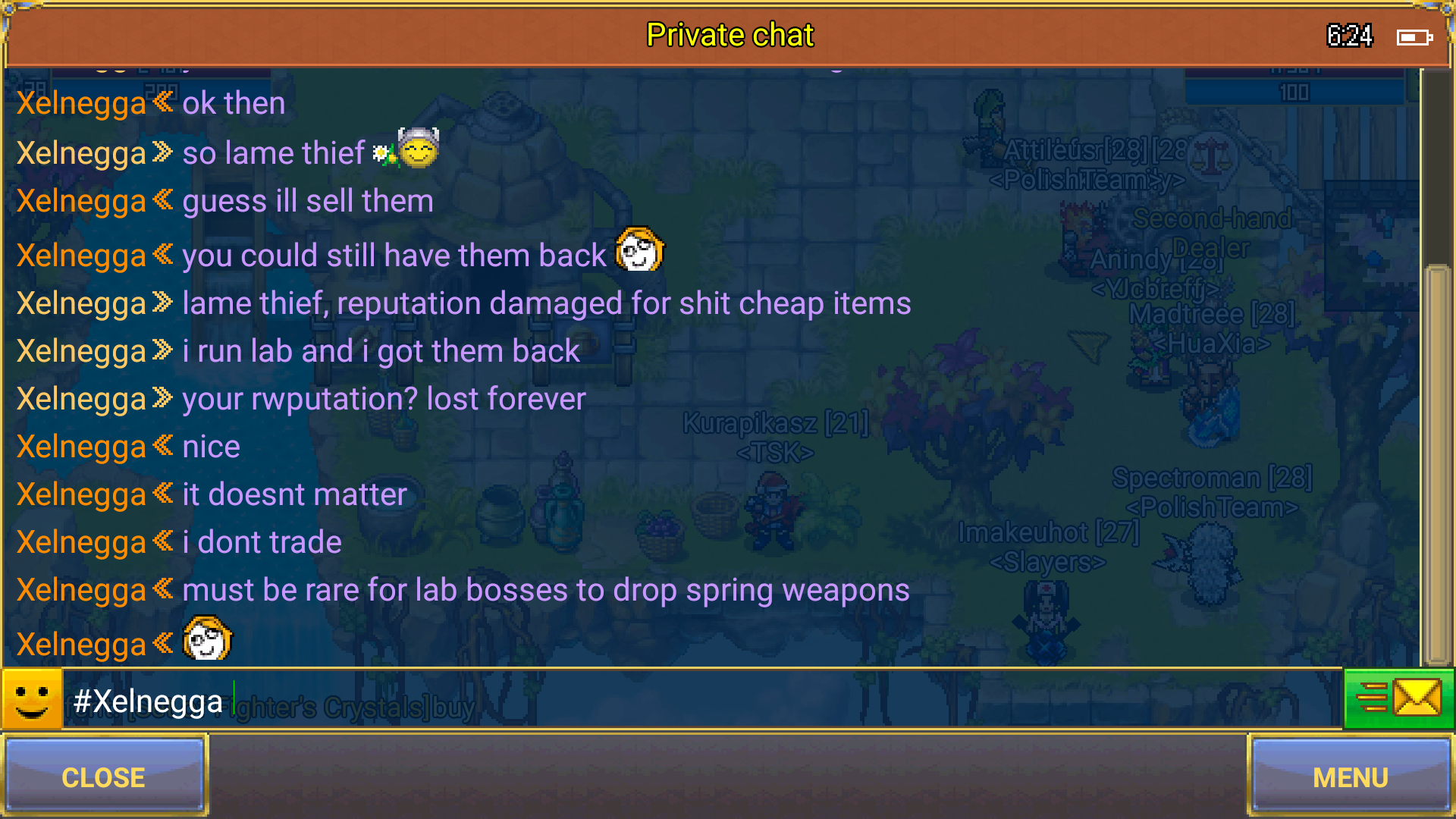Select the "ok then" chat message
The height and width of the screenshot is (819, 1456).
(234, 104)
